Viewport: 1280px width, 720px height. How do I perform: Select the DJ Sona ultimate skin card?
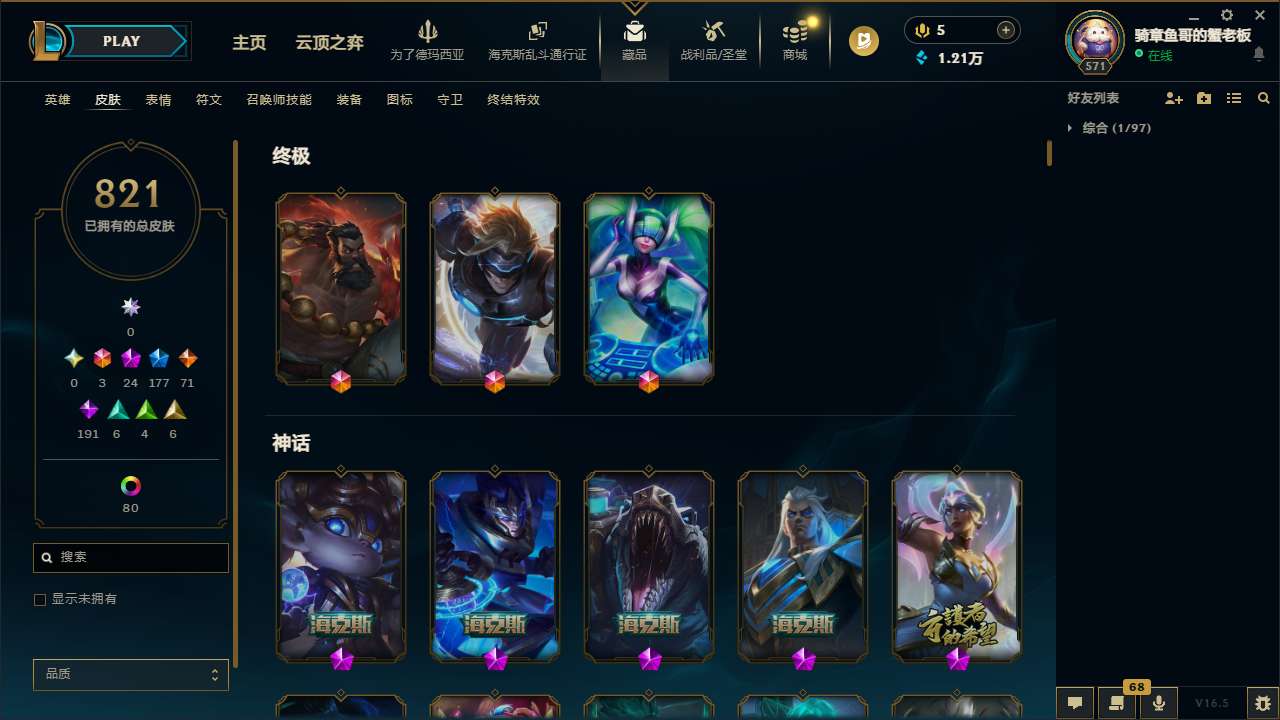click(x=648, y=288)
